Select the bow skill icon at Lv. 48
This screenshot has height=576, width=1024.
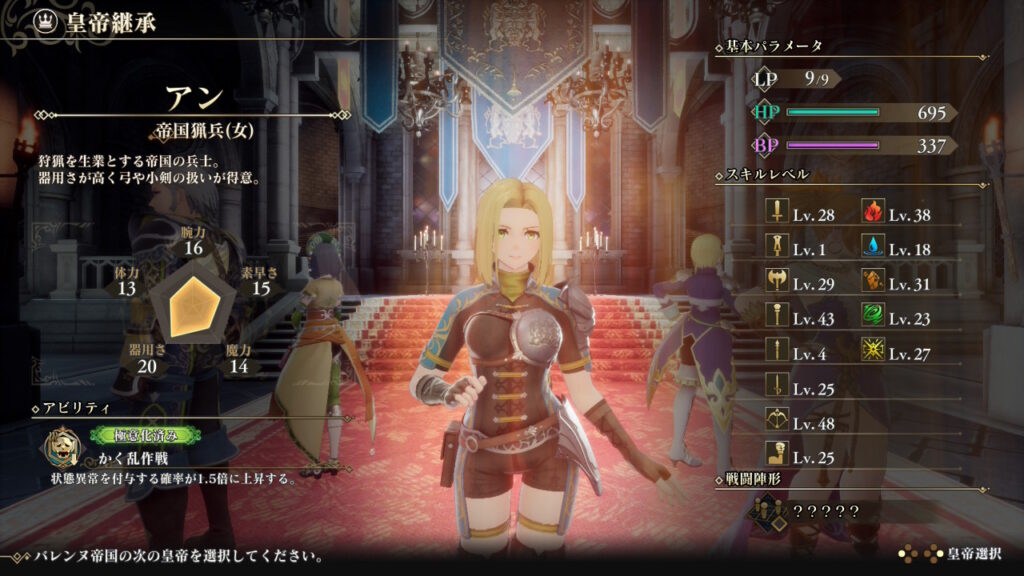[x=775, y=422]
